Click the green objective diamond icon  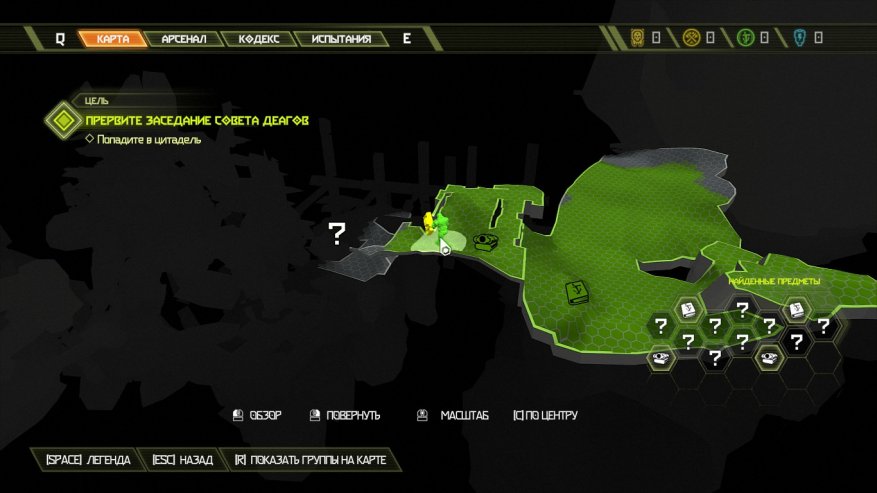(64, 121)
